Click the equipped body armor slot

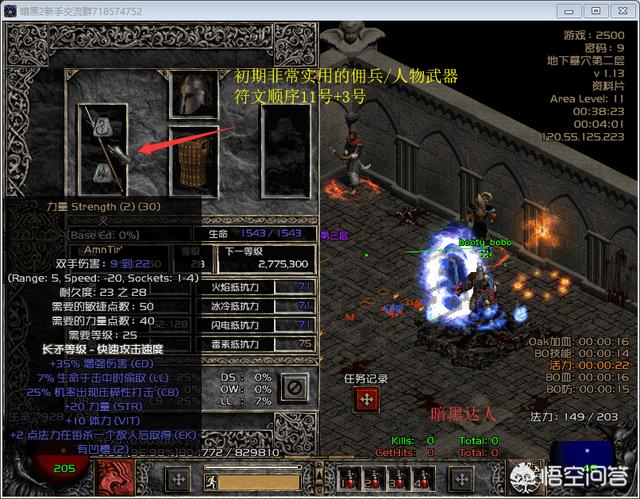(x=193, y=160)
